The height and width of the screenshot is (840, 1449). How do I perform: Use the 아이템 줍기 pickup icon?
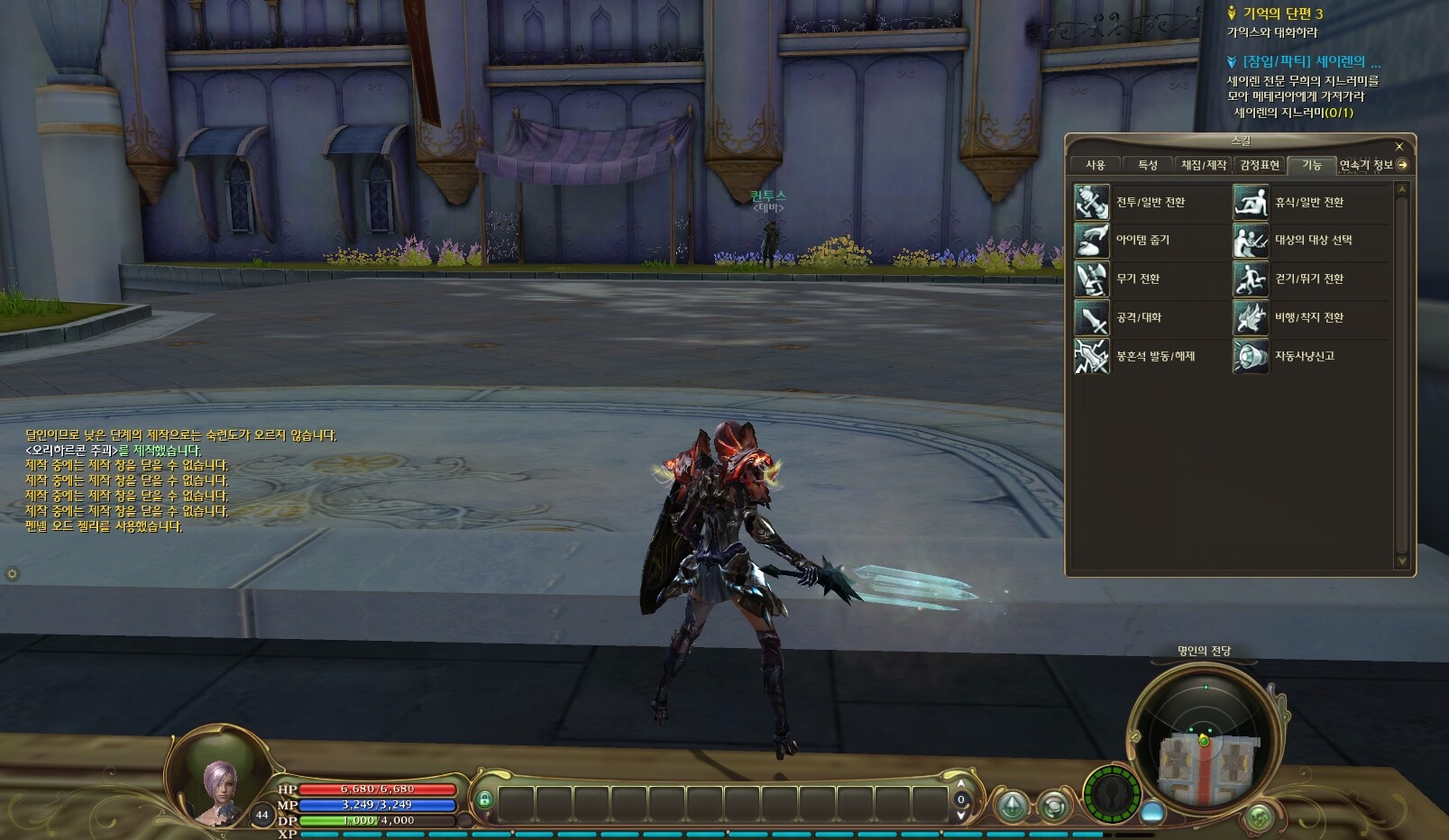1091,241
